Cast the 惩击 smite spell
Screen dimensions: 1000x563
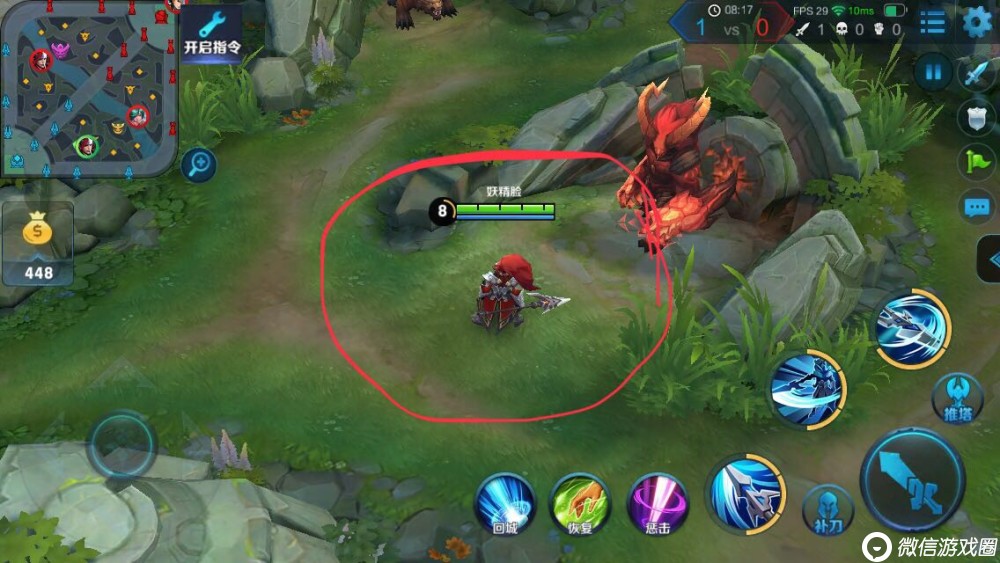click(x=657, y=503)
